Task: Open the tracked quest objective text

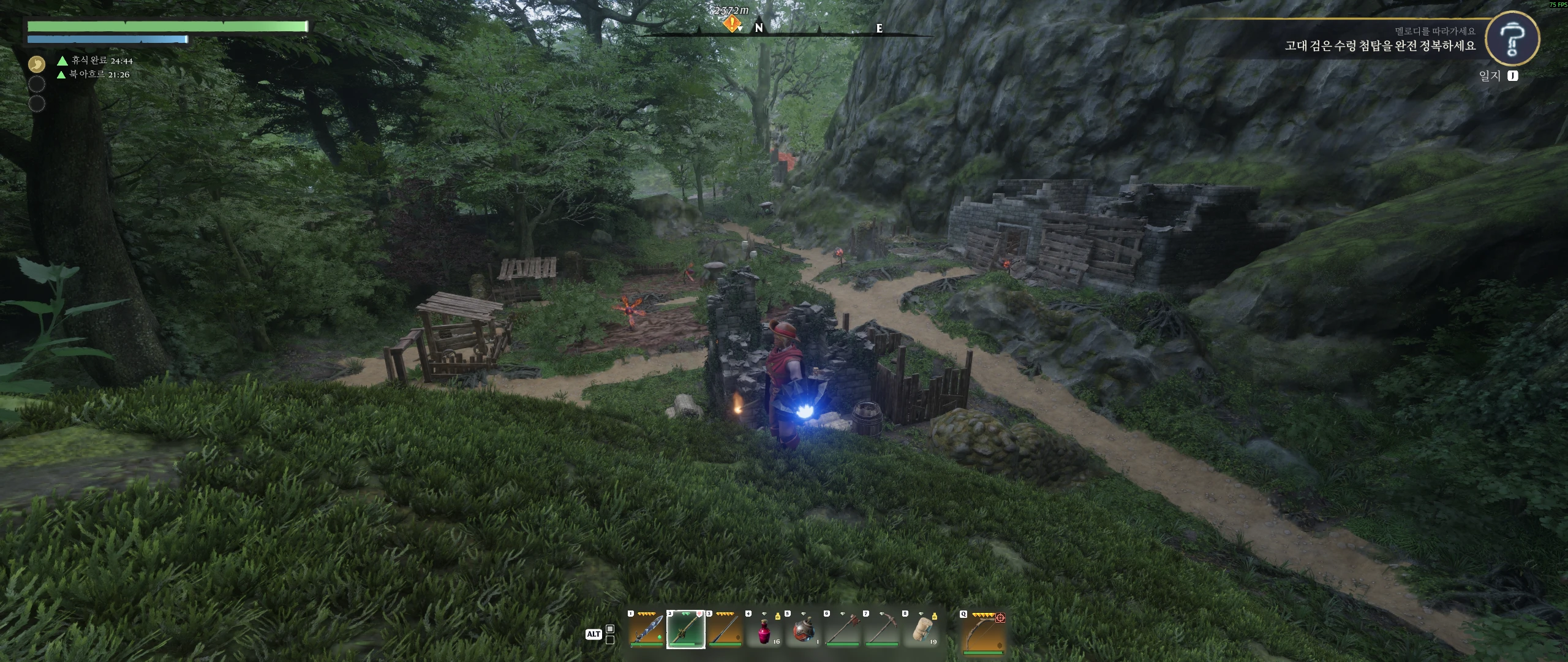Action: click(x=1379, y=45)
